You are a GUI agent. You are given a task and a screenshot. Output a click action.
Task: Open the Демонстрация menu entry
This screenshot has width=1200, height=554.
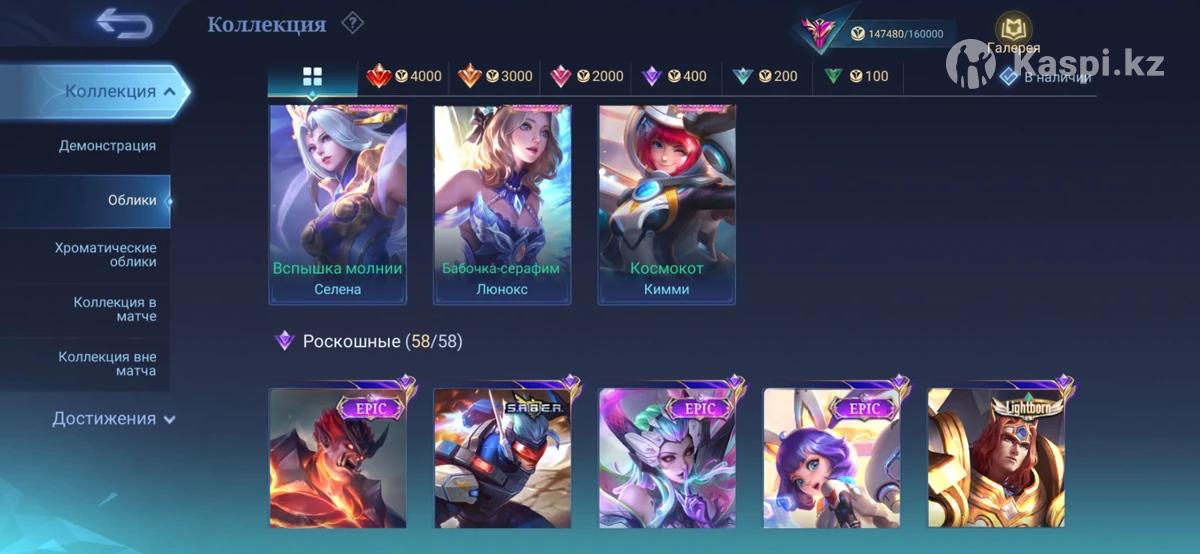(x=107, y=146)
